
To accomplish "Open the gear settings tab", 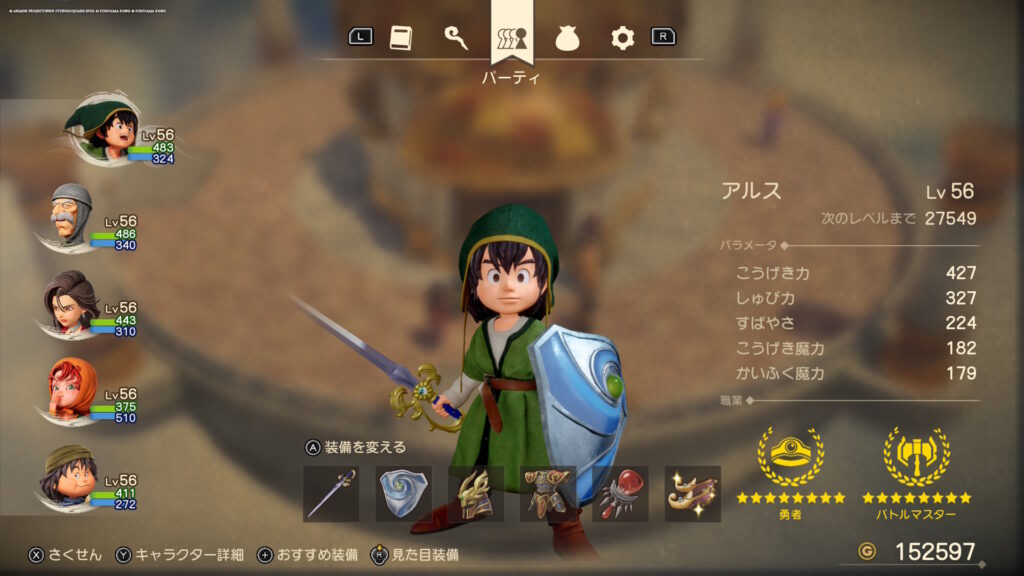I will pyautogui.click(x=623, y=38).
